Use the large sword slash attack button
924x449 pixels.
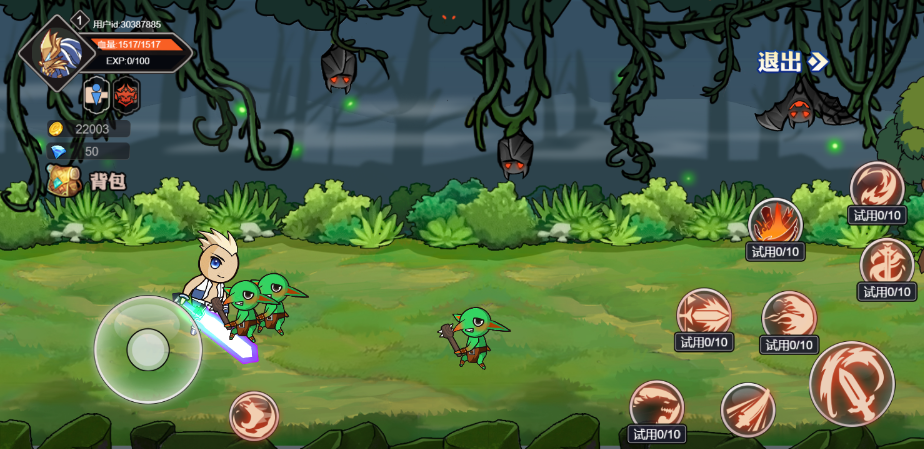(851, 383)
